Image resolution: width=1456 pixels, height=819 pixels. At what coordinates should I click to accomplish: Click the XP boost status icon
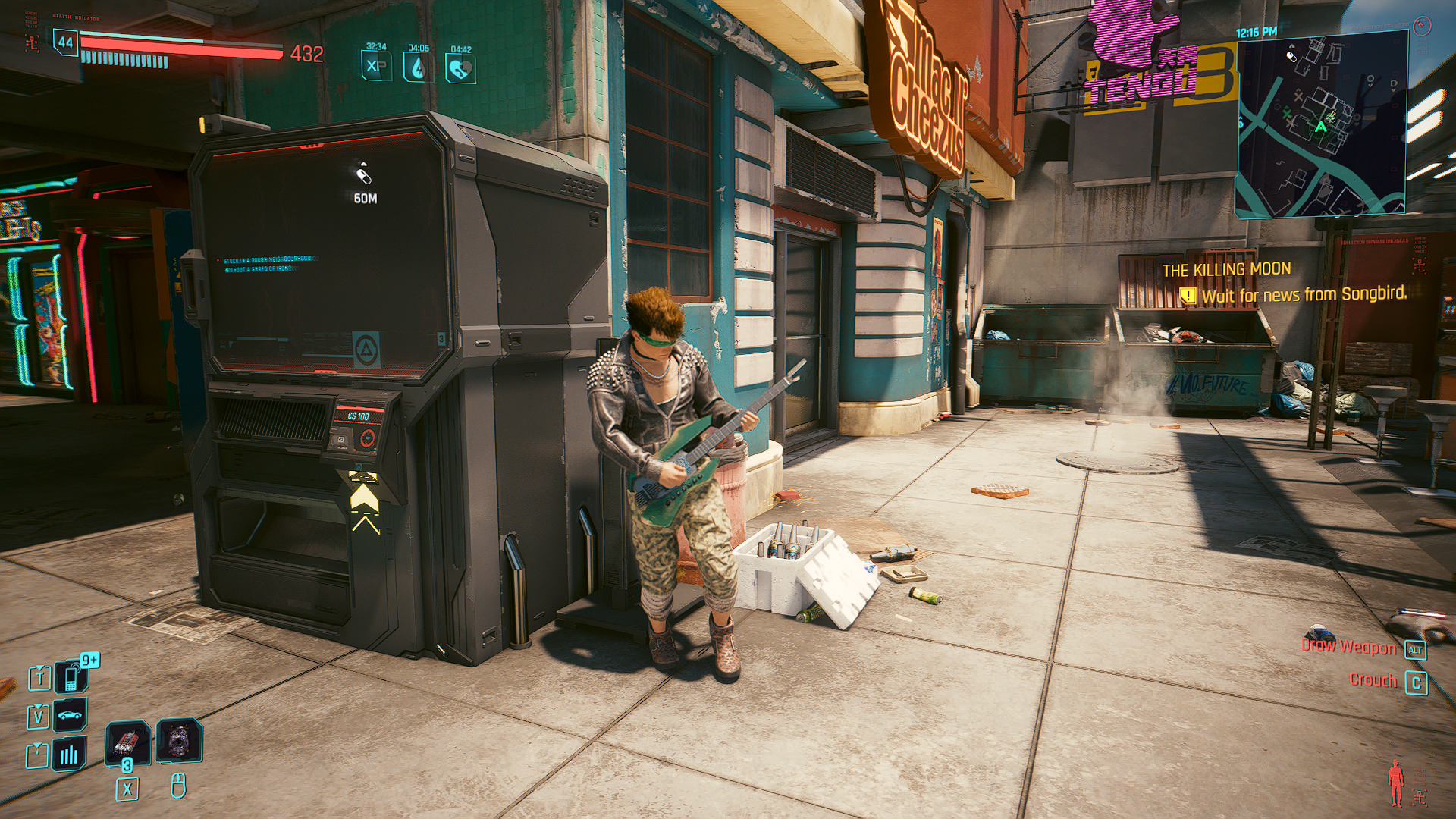pos(376,65)
